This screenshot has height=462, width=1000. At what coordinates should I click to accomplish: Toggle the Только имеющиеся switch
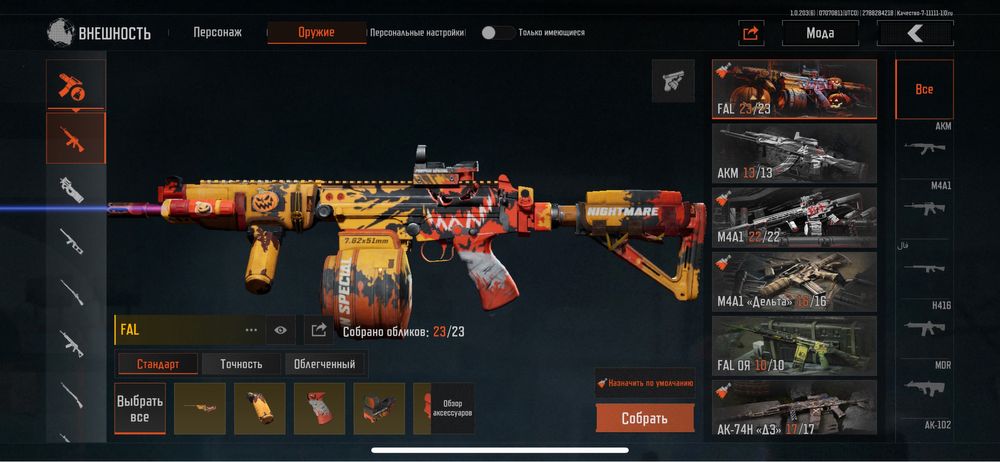[497, 33]
